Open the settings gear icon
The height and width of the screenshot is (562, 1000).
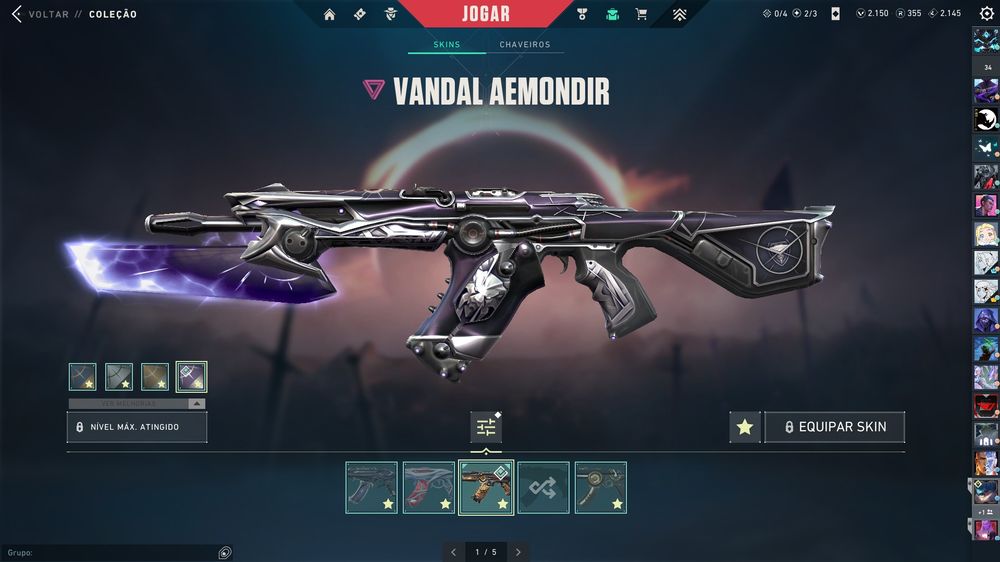[x=986, y=14]
